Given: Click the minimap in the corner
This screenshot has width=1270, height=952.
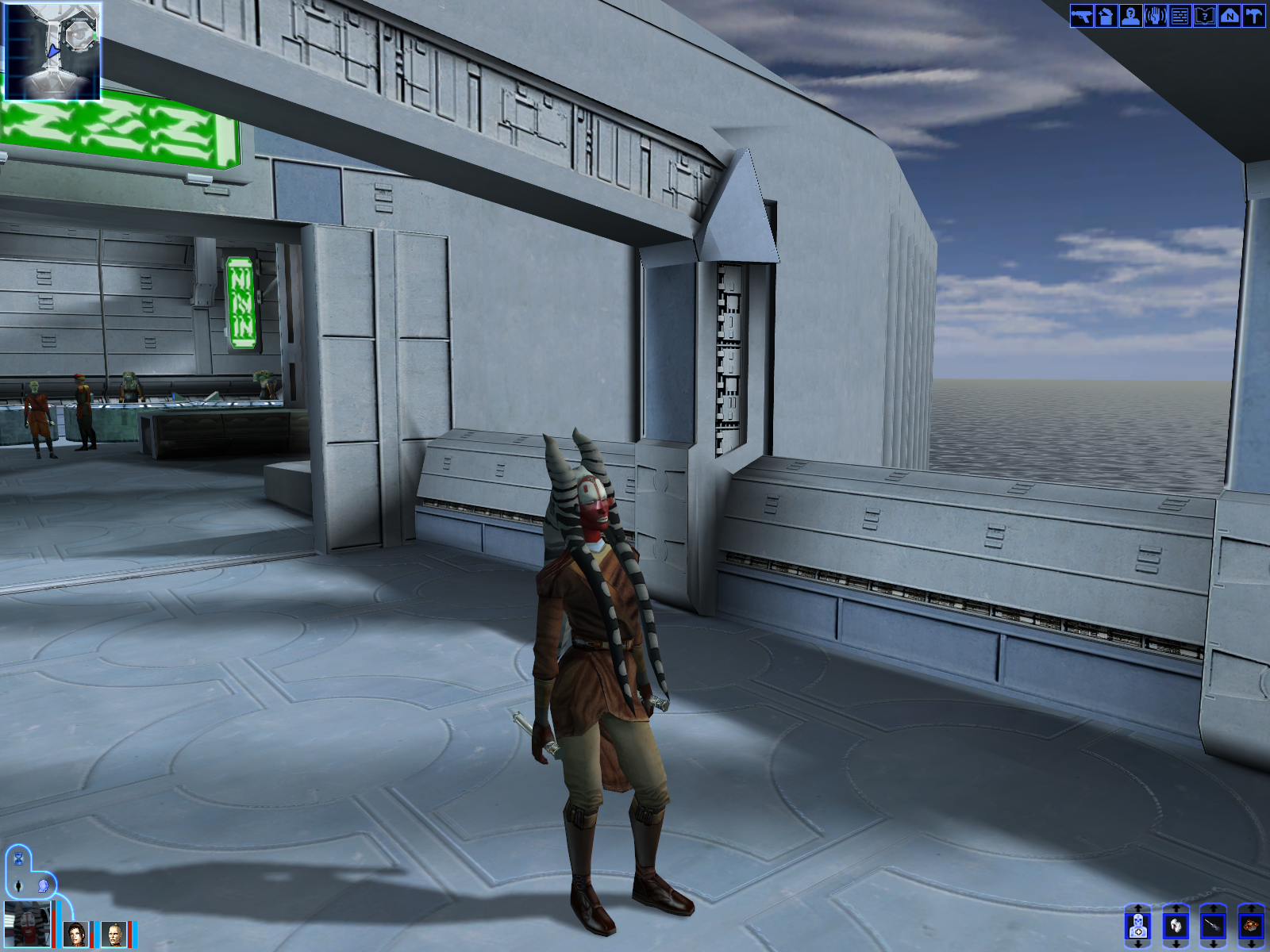Looking at the screenshot, I should click(52, 51).
